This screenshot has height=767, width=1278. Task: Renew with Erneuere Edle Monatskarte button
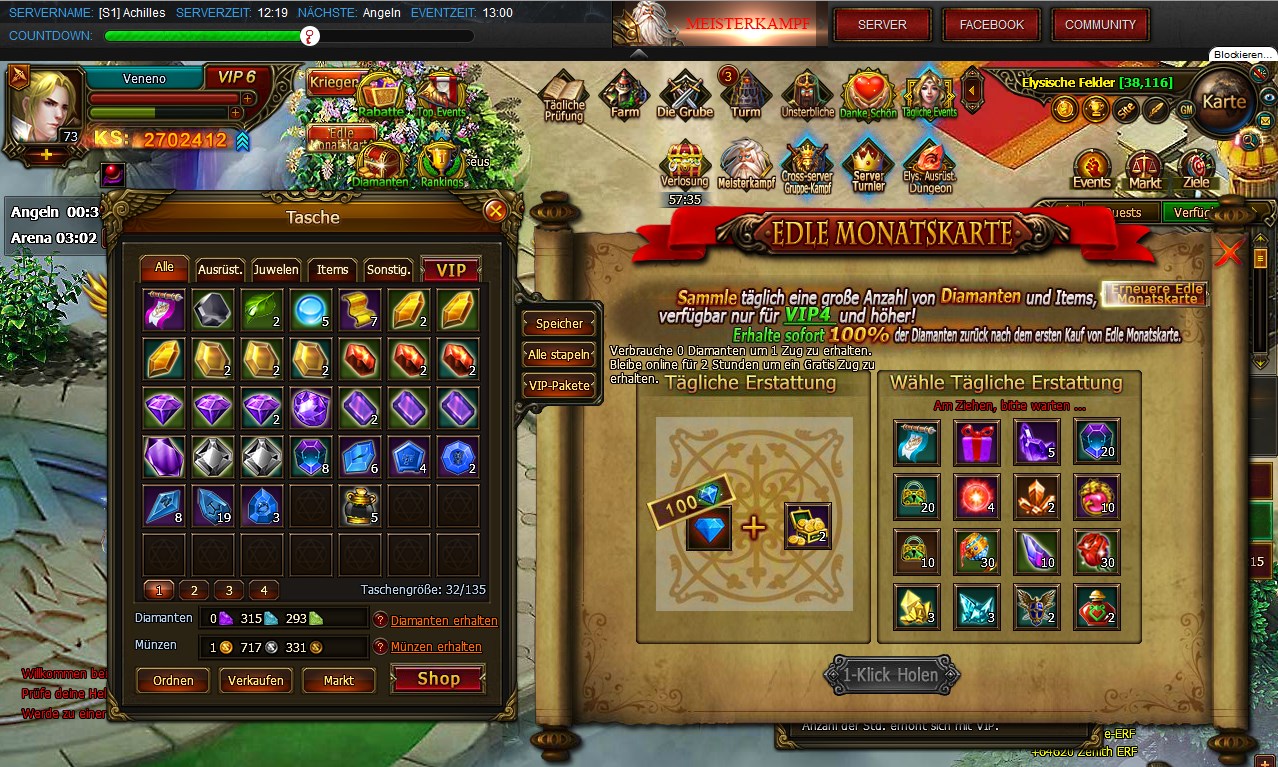(1156, 293)
